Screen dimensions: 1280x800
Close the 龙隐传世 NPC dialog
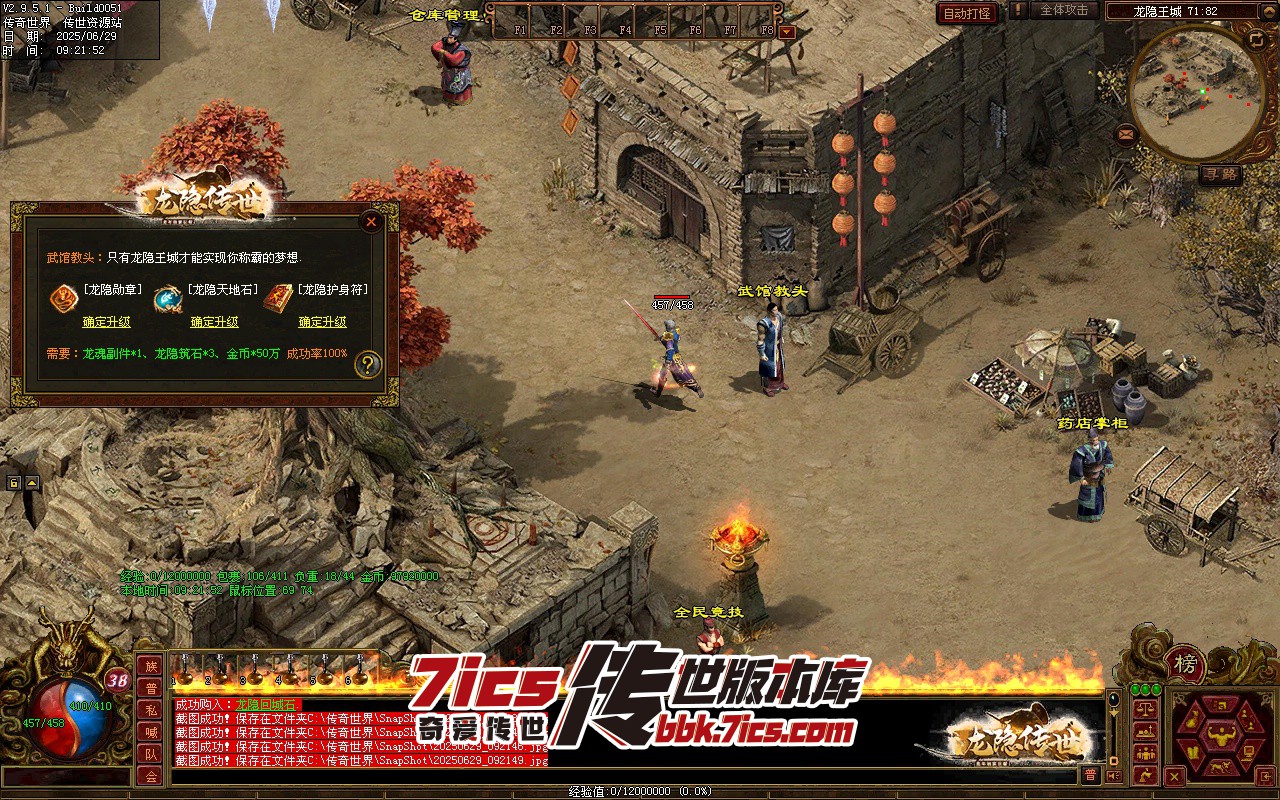[x=371, y=221]
